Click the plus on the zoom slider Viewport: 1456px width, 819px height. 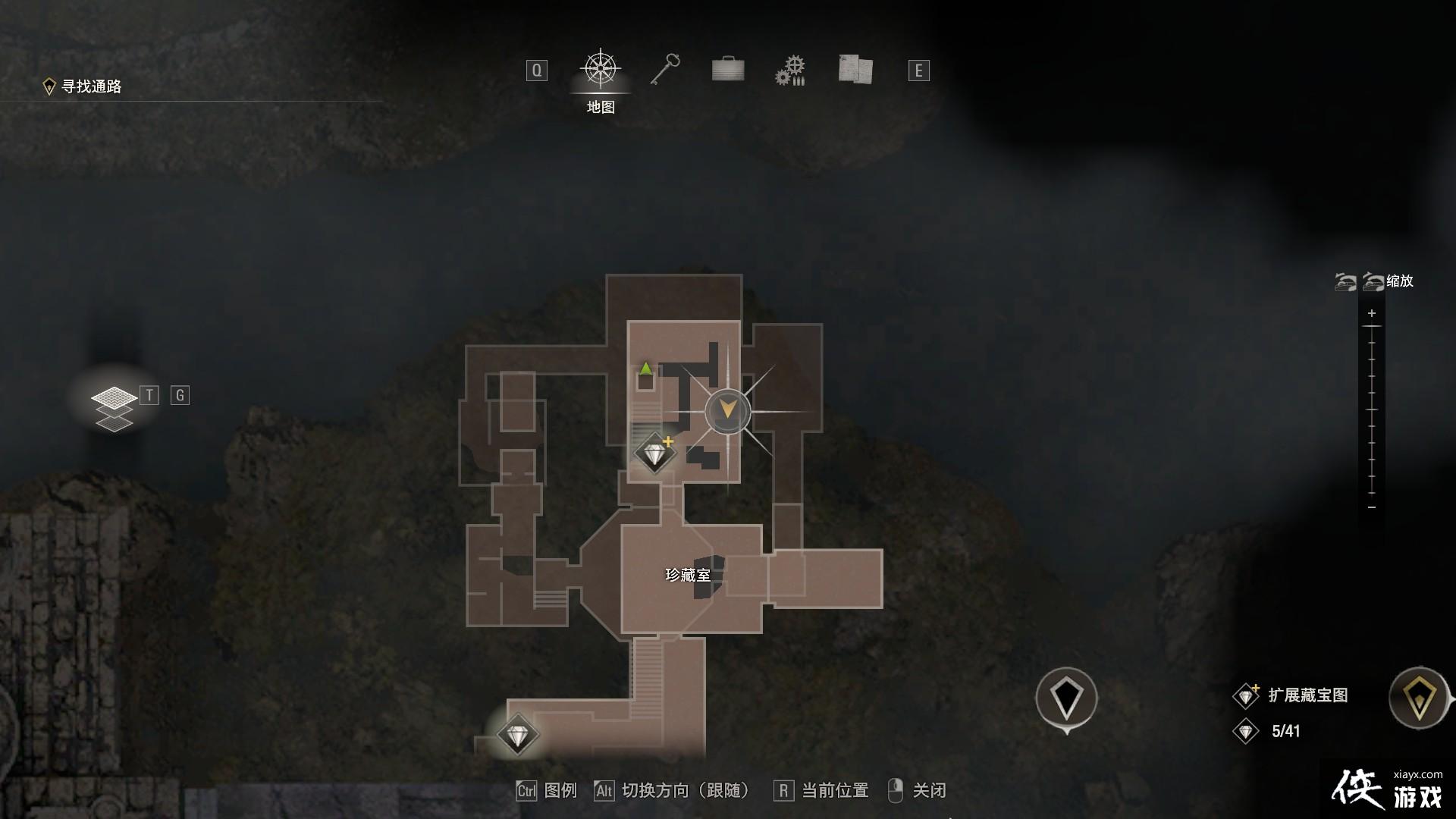click(1371, 312)
